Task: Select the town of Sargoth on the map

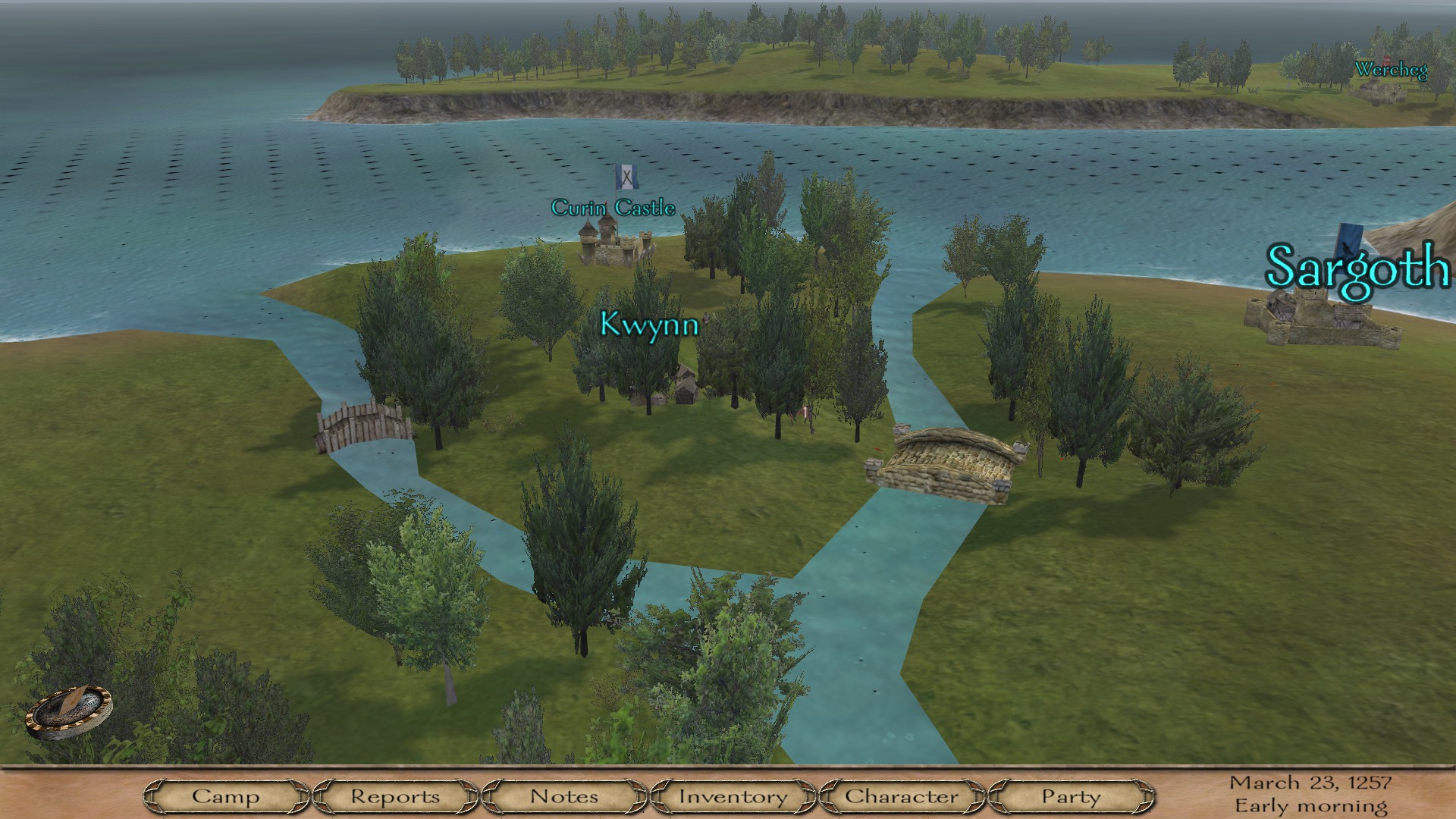Action: click(x=1357, y=268)
